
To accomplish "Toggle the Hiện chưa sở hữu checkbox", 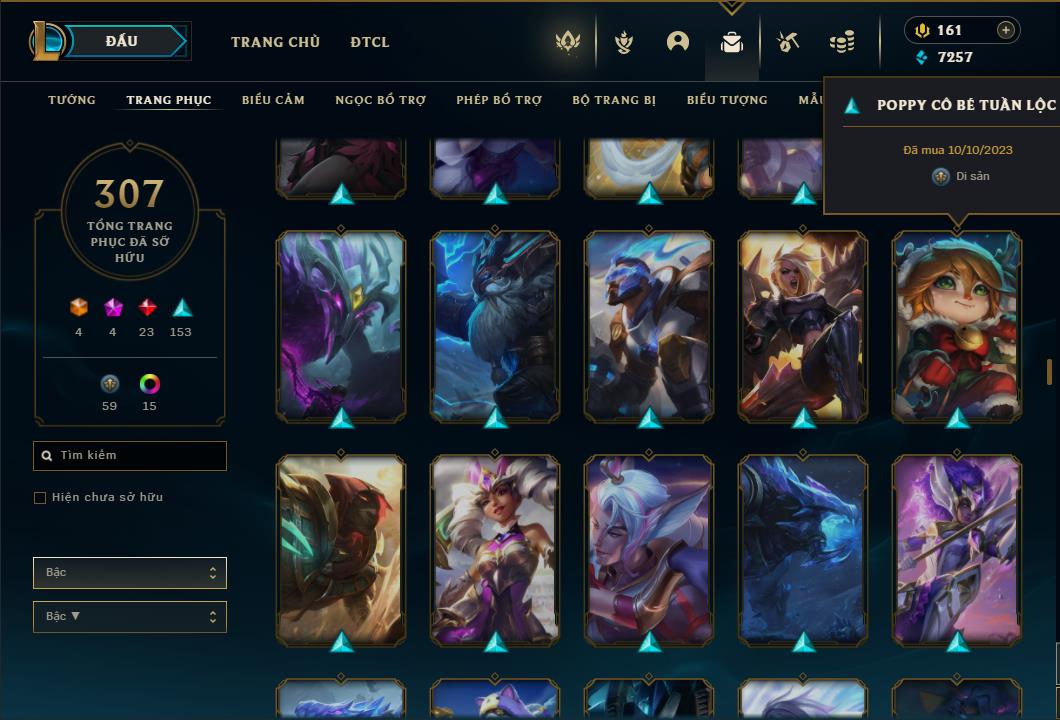I will (40, 498).
